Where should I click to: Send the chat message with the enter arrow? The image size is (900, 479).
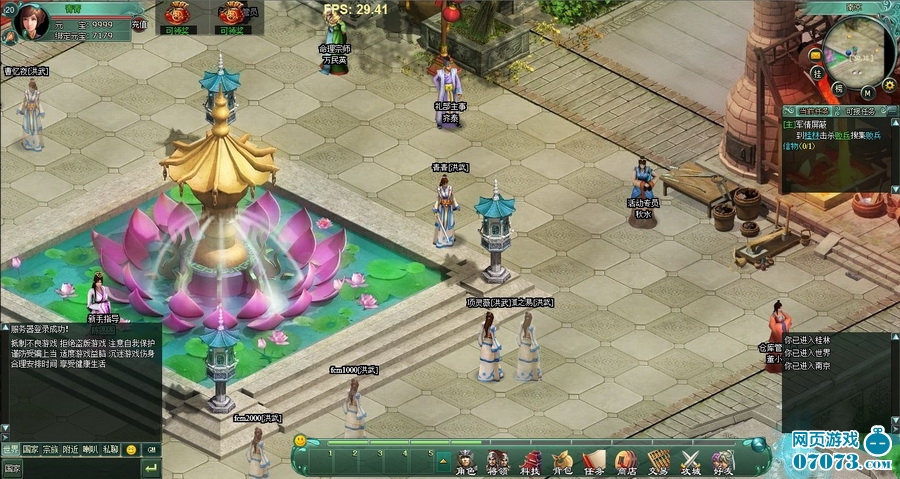tap(150, 468)
